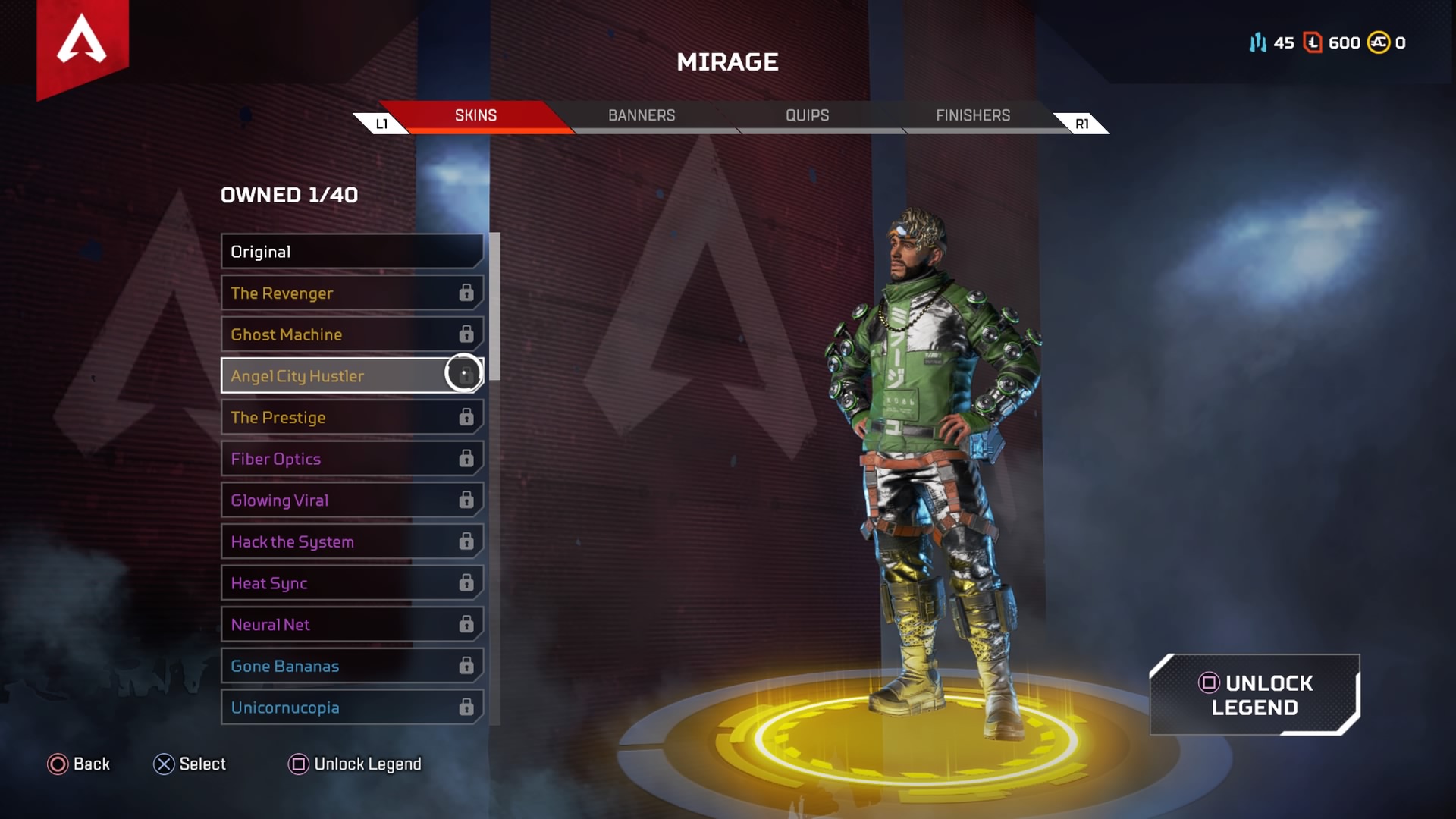The height and width of the screenshot is (819, 1456).
Task: Toggle lock state on Heat Sync skin
Action: pyautogui.click(x=466, y=583)
